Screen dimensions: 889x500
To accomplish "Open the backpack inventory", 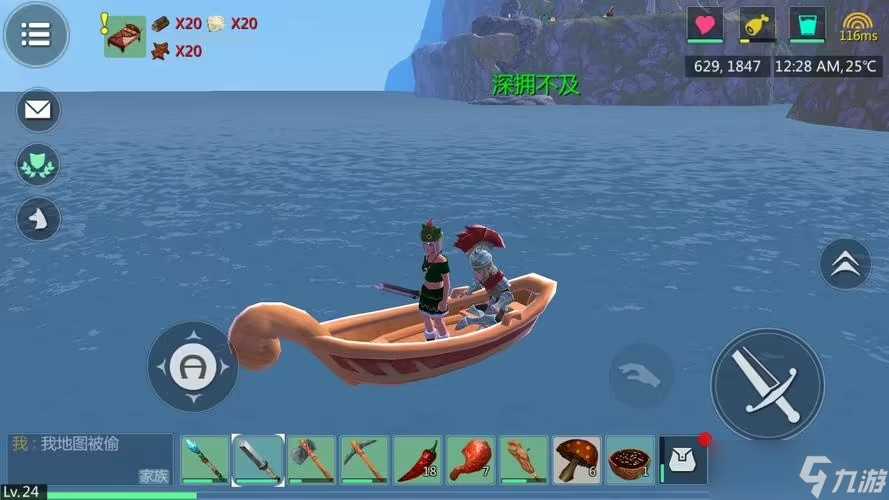I will pos(684,460).
